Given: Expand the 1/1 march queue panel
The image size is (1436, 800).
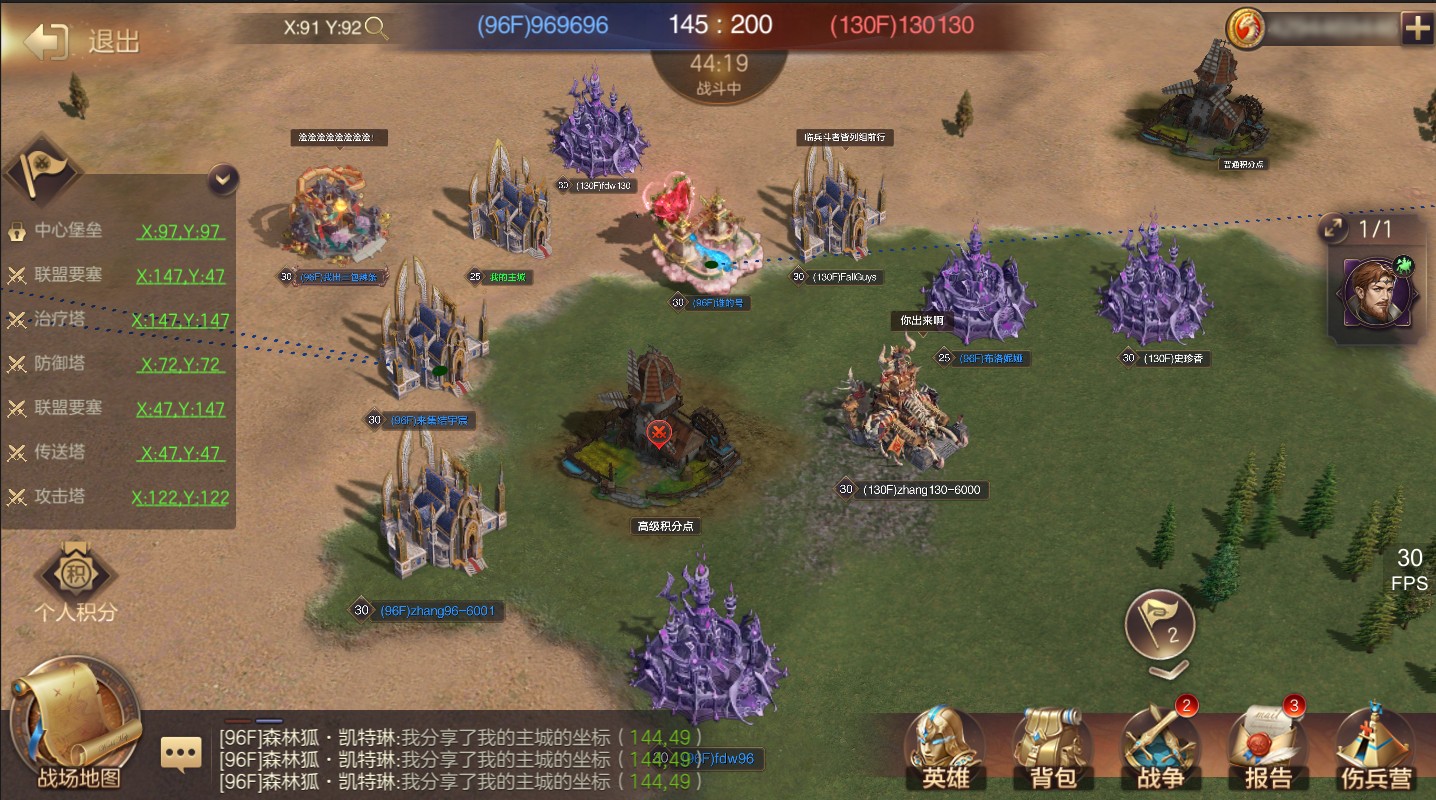Looking at the screenshot, I should tap(1334, 229).
